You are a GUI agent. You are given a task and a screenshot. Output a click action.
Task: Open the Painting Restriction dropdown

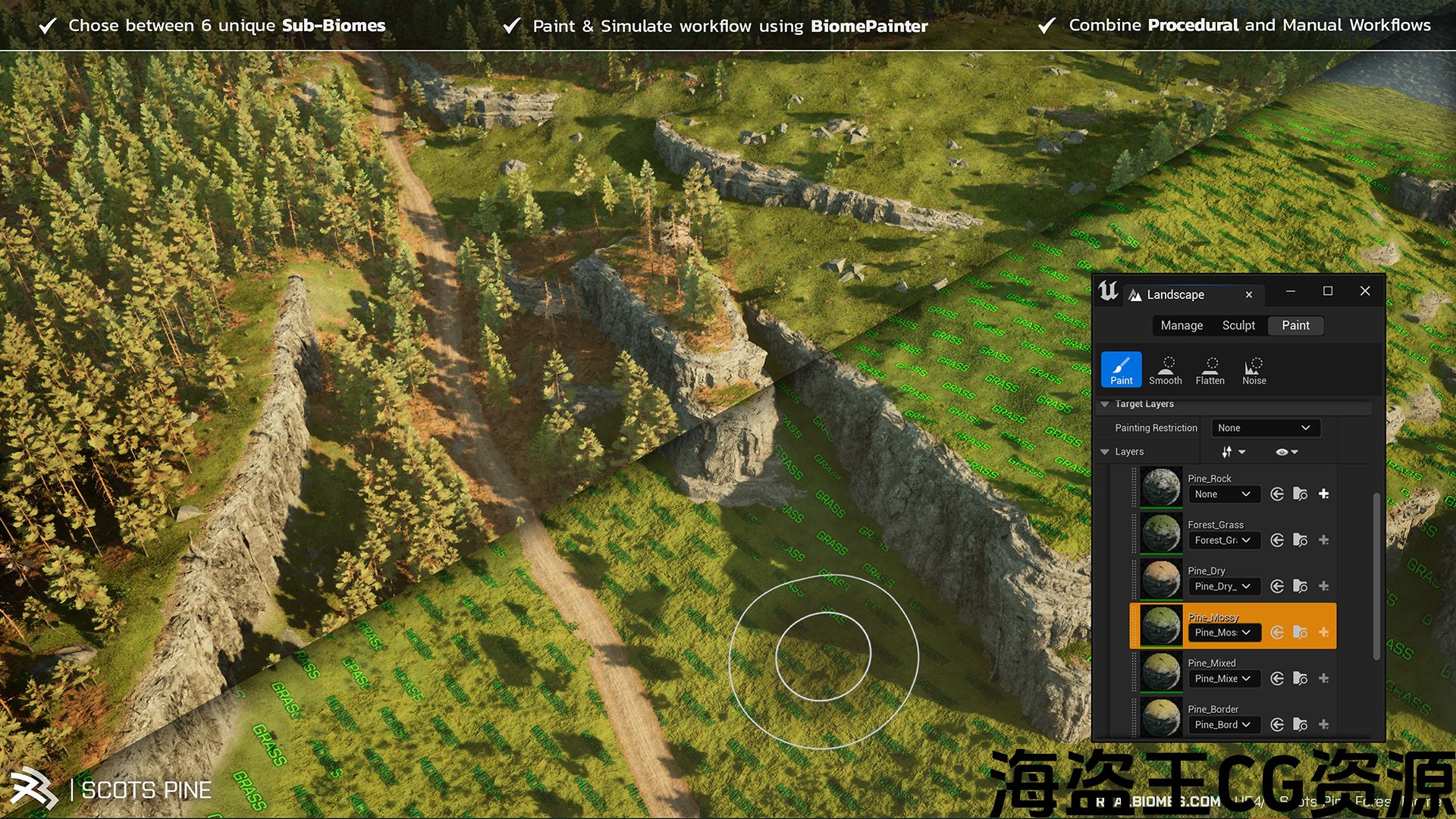[x=1265, y=428]
